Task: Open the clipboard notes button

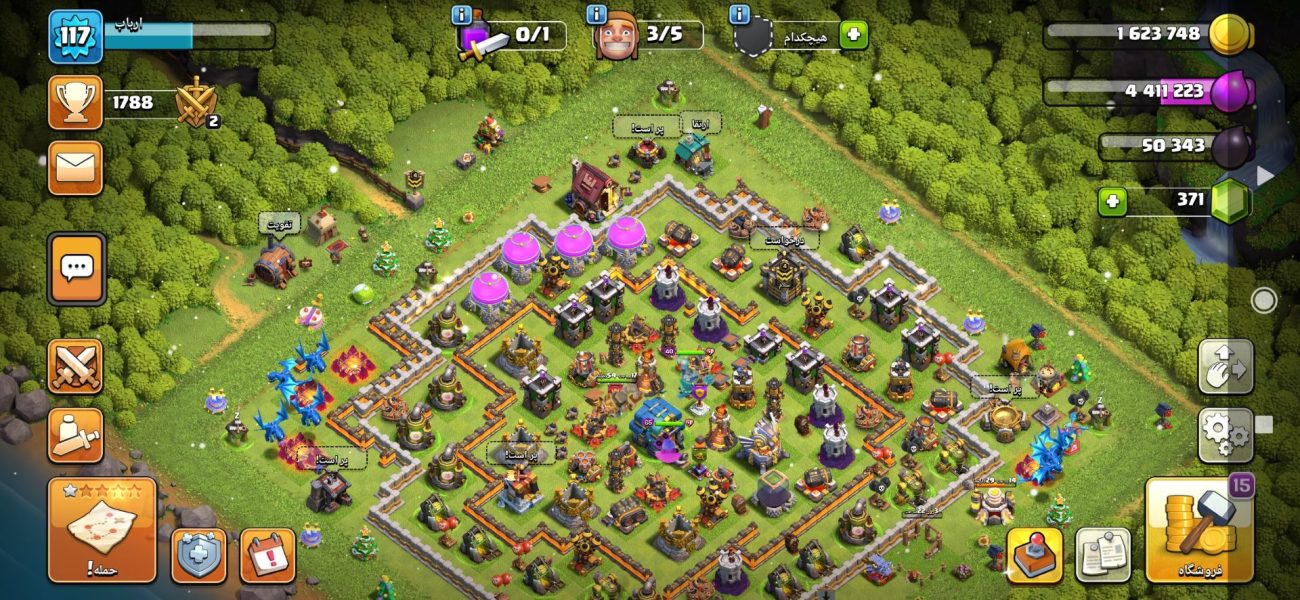Action: (x=1103, y=555)
